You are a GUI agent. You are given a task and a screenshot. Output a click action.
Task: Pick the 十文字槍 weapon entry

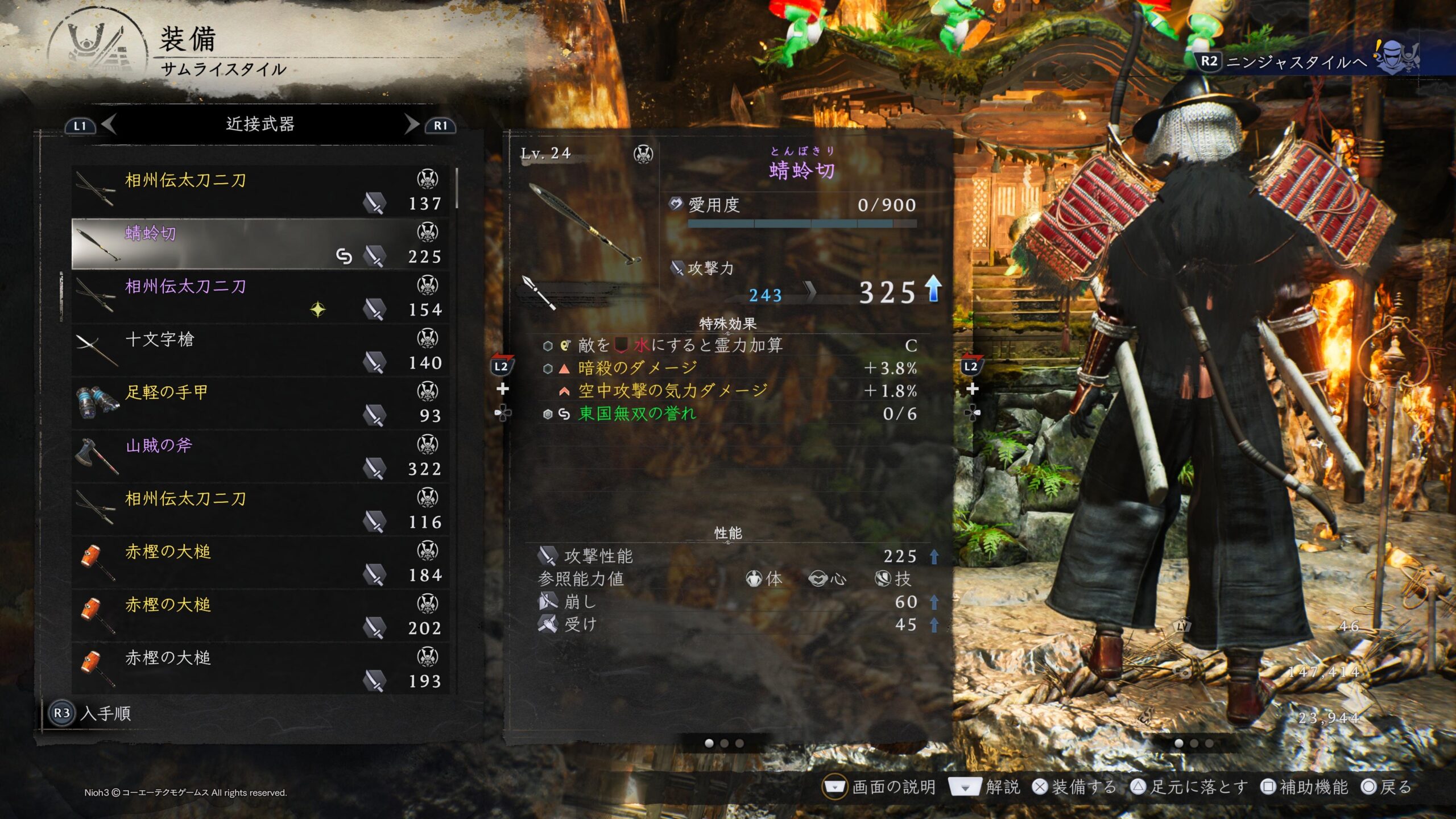(x=260, y=350)
